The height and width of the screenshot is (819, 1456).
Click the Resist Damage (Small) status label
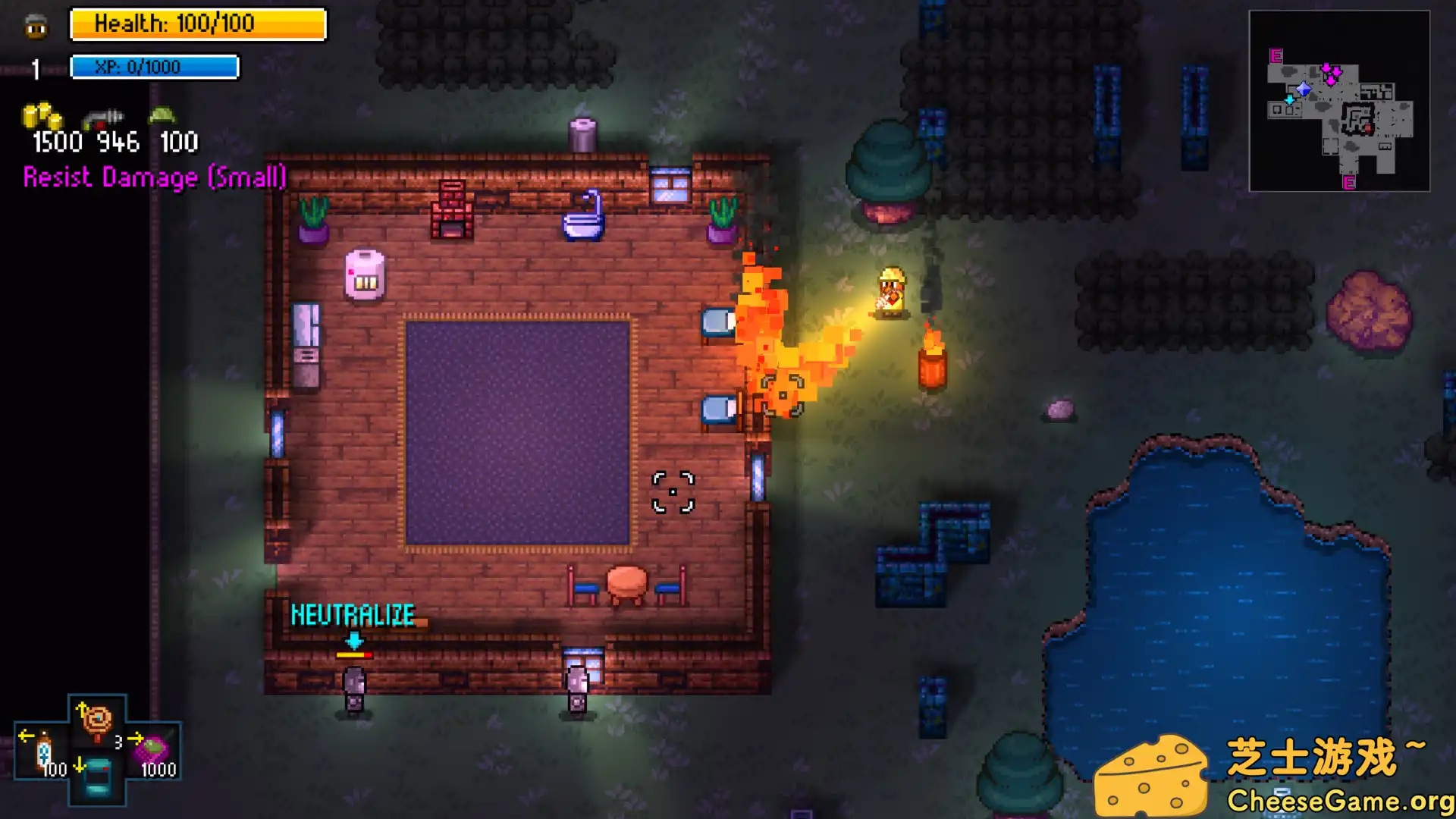(x=155, y=177)
